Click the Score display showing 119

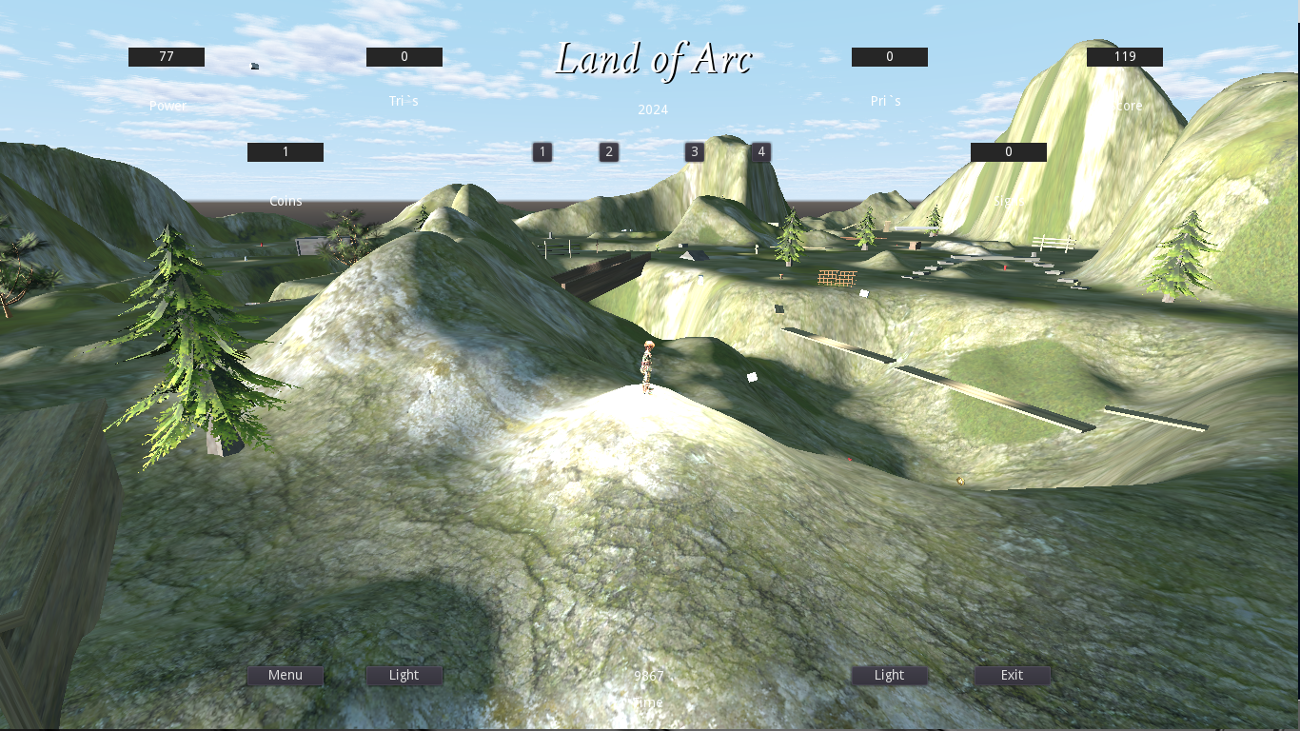point(1125,56)
